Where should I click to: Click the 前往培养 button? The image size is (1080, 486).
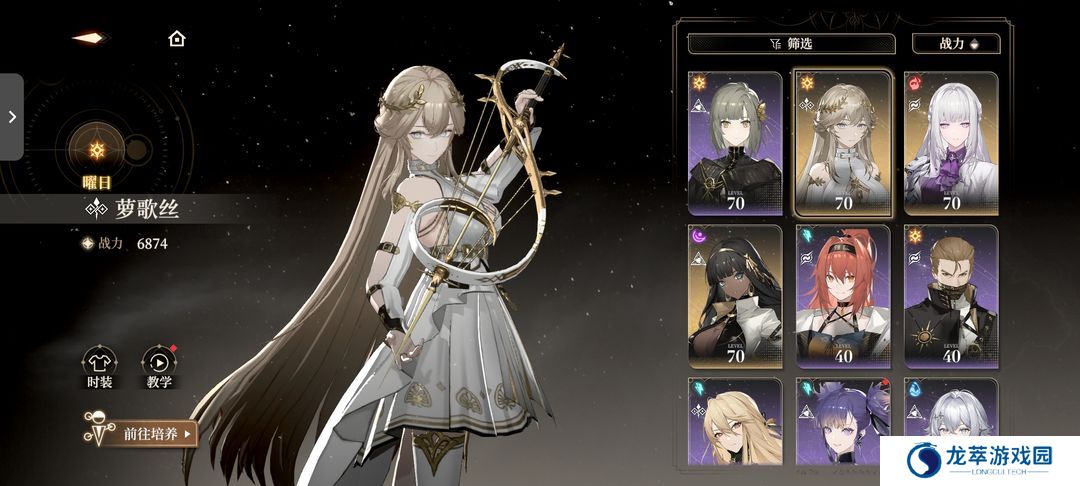click(x=143, y=433)
